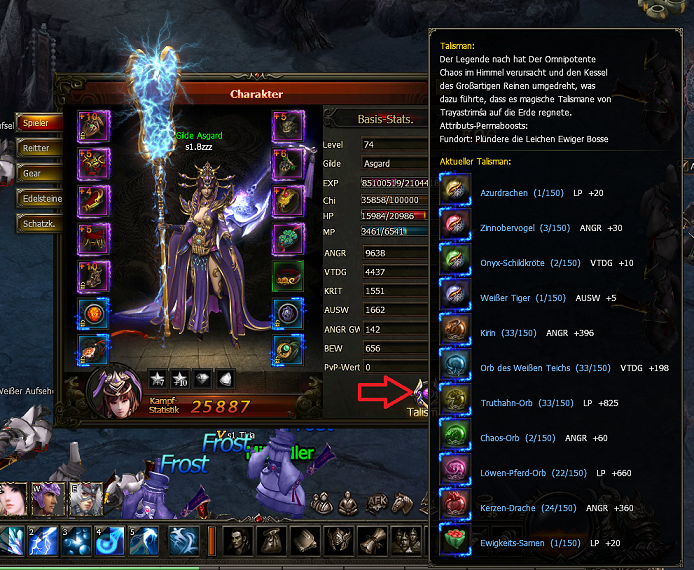
Task: Activate the lightning skill in hotbar slot 2
Action: [44, 541]
